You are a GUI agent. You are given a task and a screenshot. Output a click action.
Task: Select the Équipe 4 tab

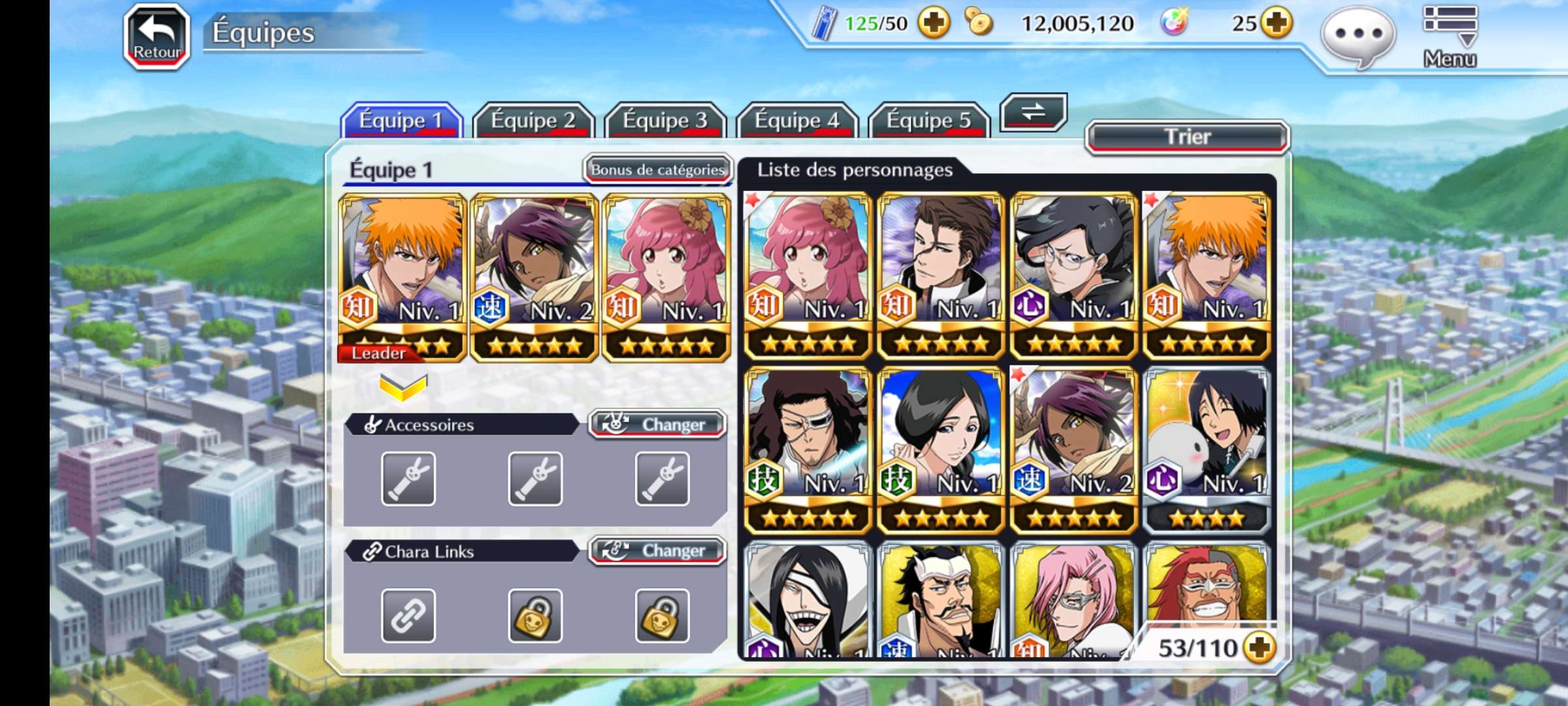tap(797, 120)
